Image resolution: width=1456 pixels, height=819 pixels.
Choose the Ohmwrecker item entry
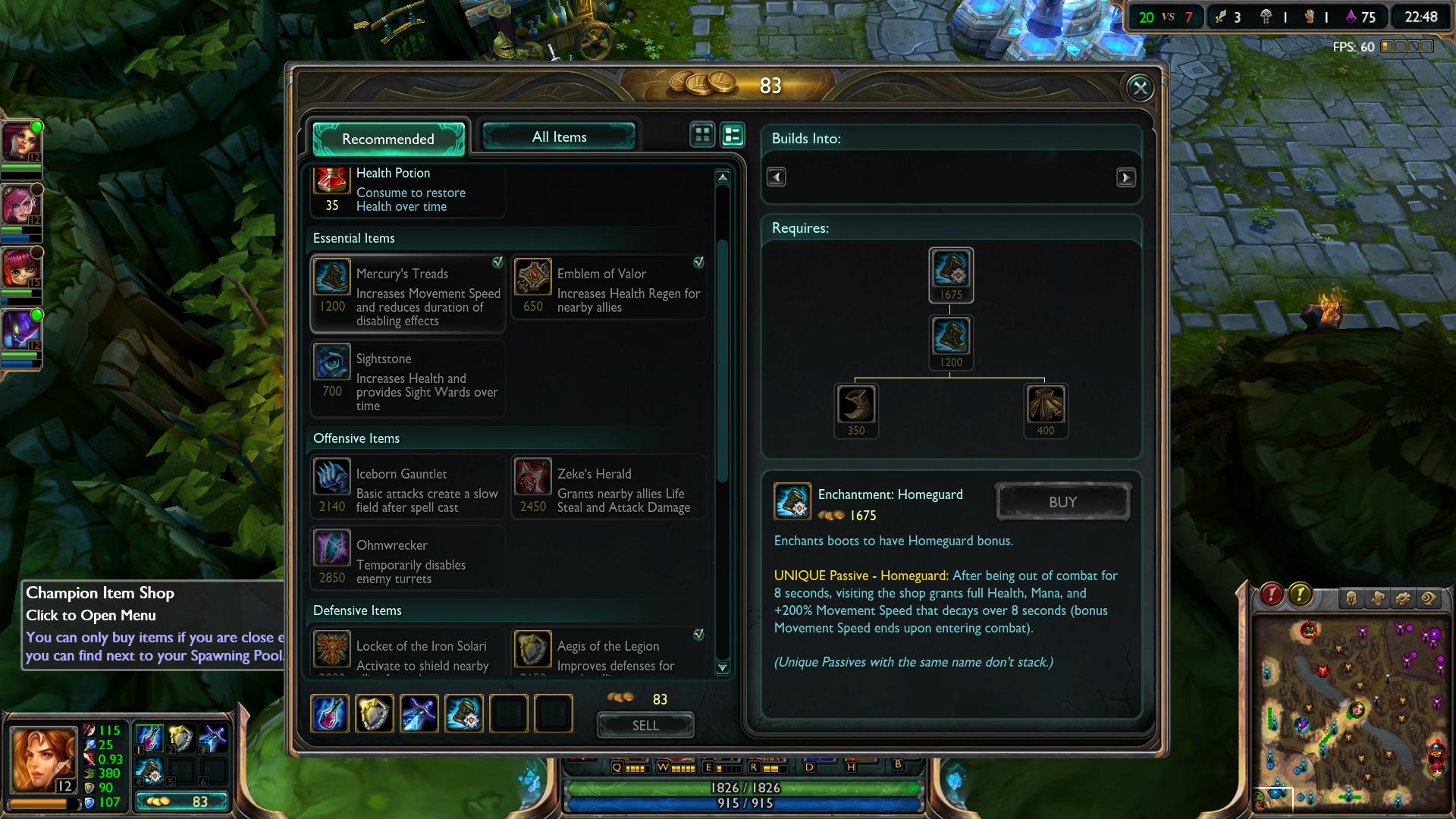click(408, 559)
